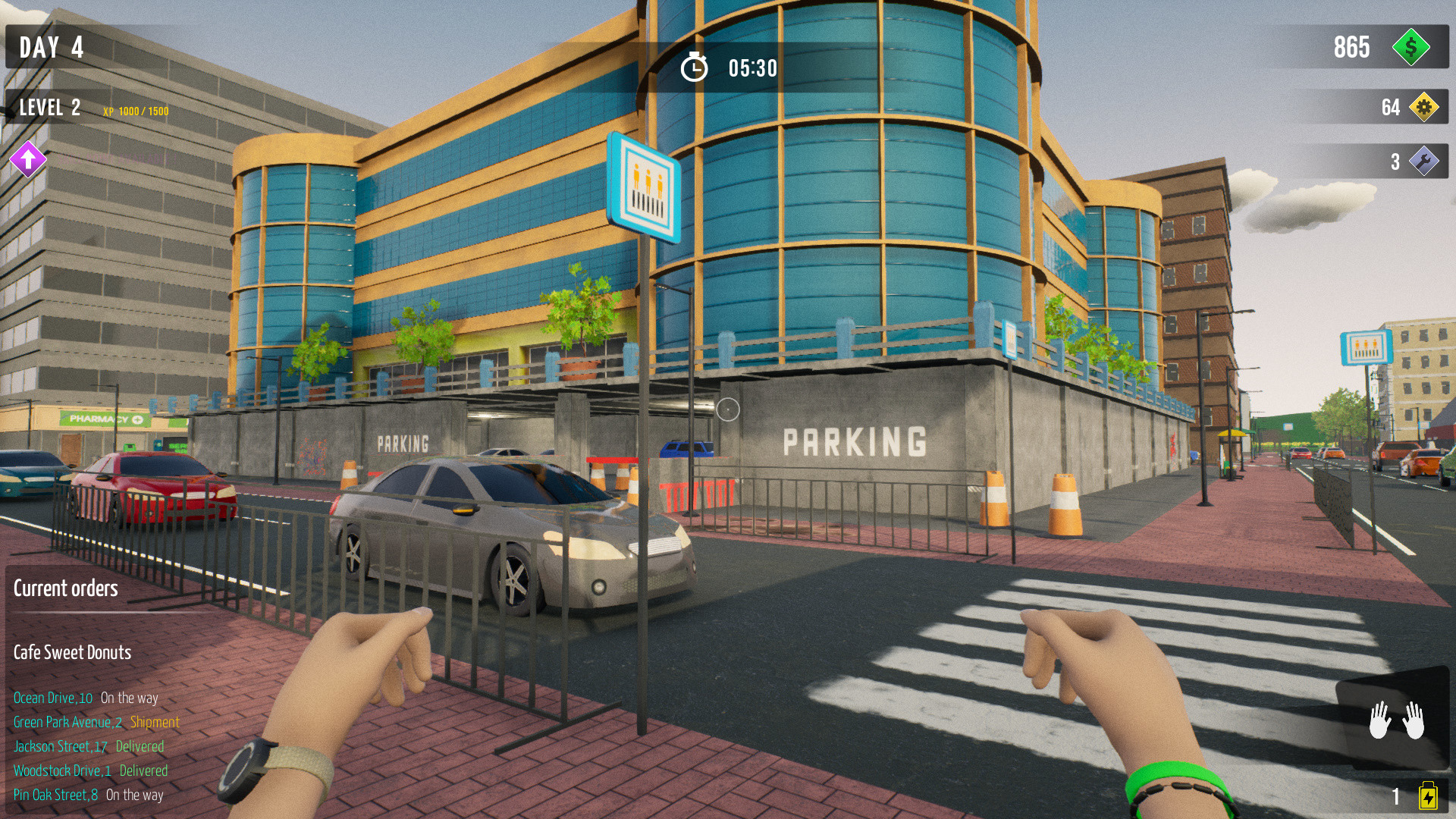
Task: Collapse the Current orders panel header
Action: point(66,588)
